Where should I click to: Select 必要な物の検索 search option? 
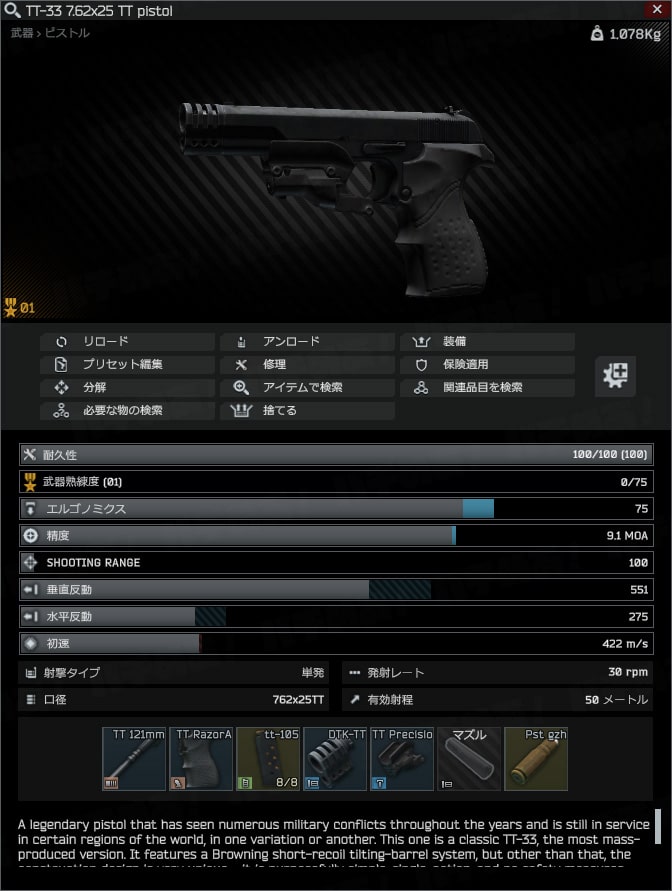(126, 410)
